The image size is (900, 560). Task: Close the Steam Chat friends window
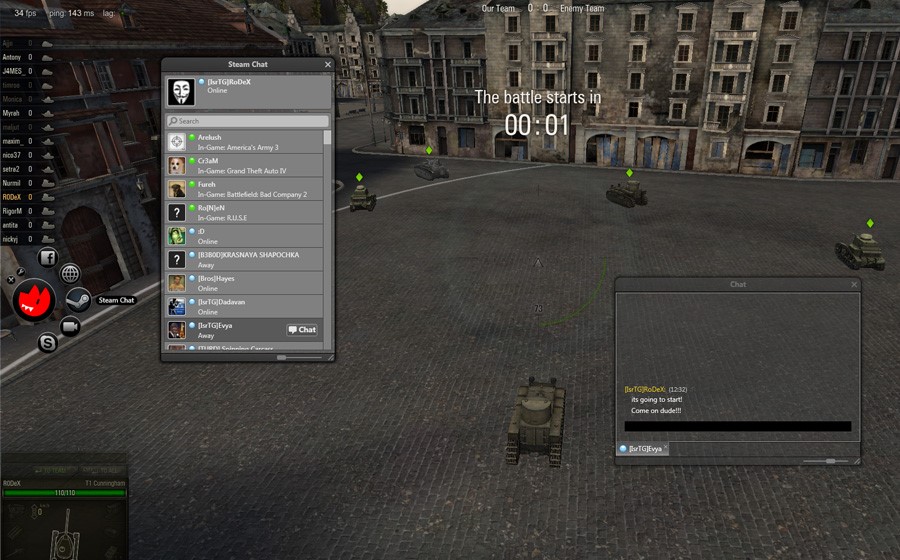click(x=327, y=65)
